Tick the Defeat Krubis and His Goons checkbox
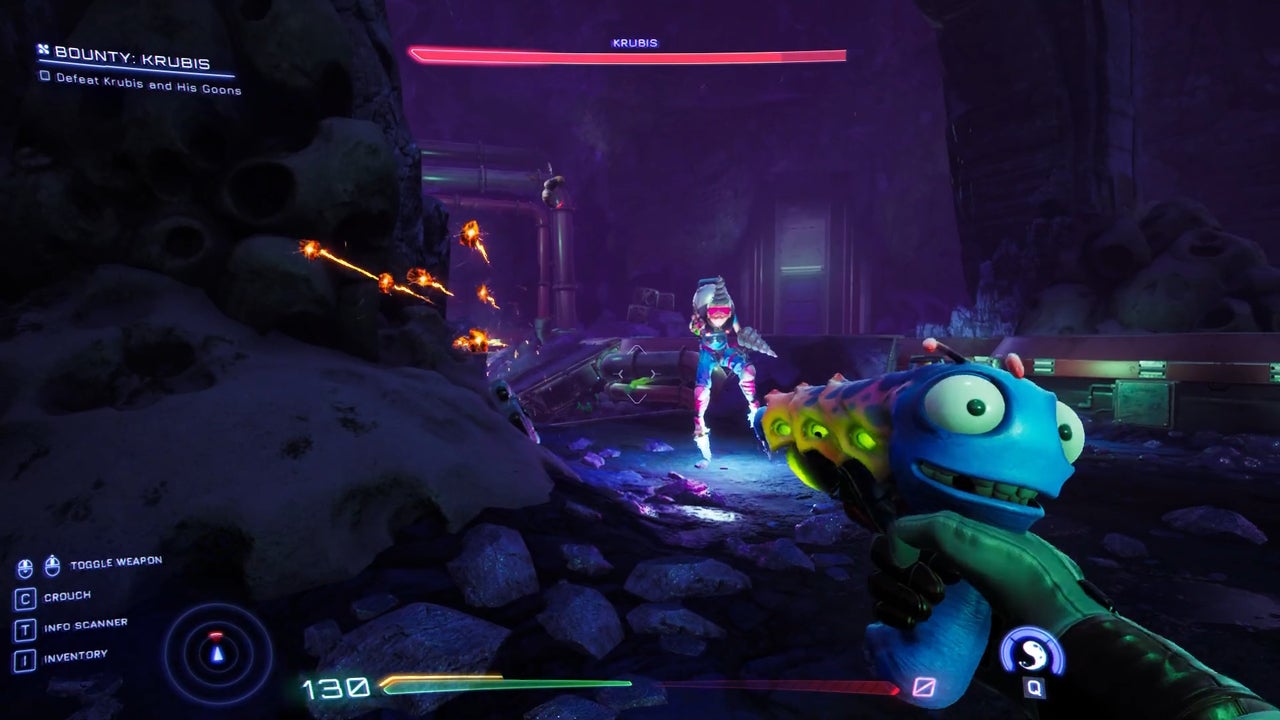Screen dimensions: 1280x720 point(45,76)
